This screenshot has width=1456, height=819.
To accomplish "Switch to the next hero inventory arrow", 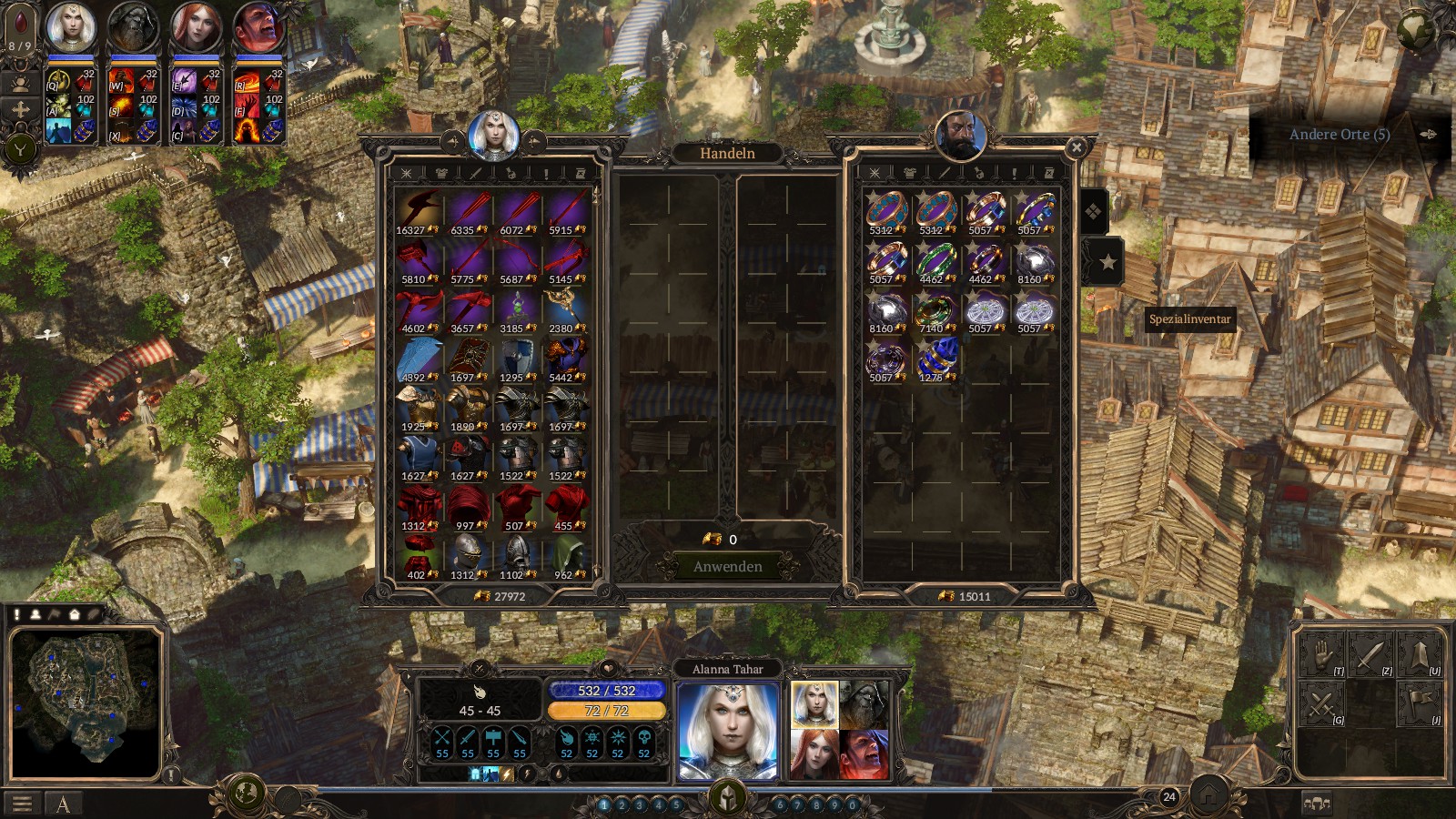I will [534, 141].
